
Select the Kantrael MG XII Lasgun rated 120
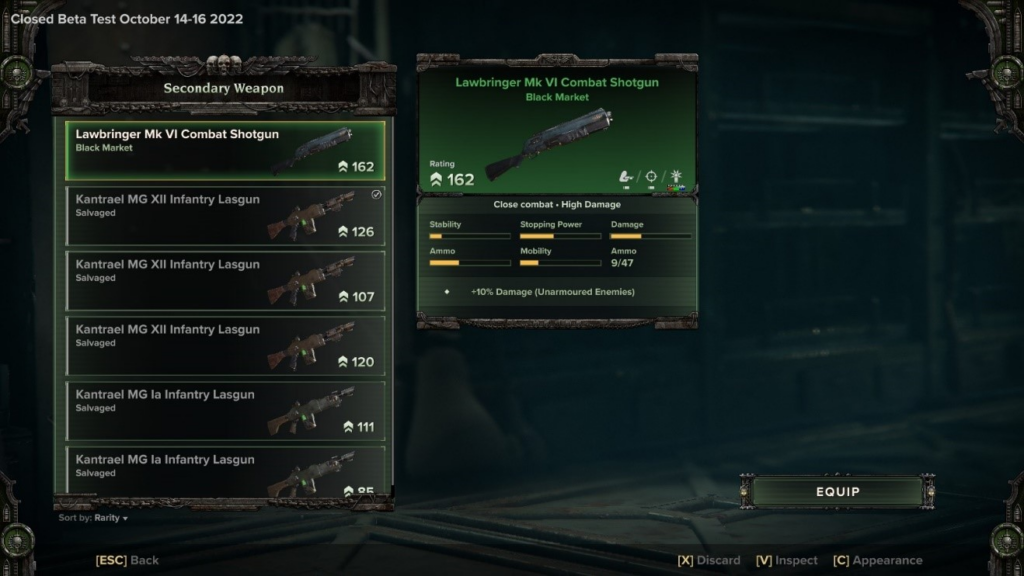(226, 345)
